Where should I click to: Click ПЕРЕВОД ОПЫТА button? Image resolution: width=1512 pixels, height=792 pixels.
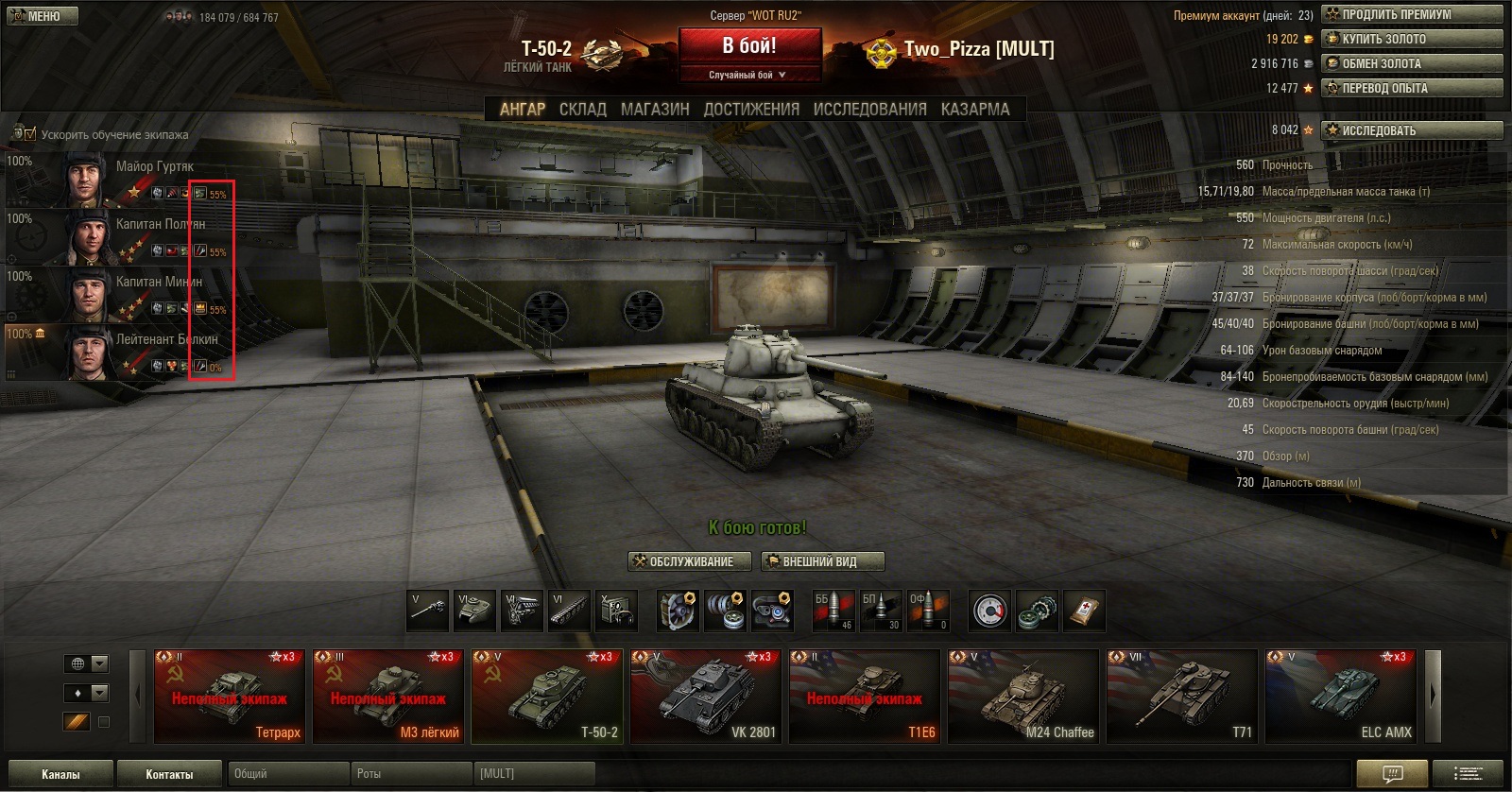(x=1412, y=88)
